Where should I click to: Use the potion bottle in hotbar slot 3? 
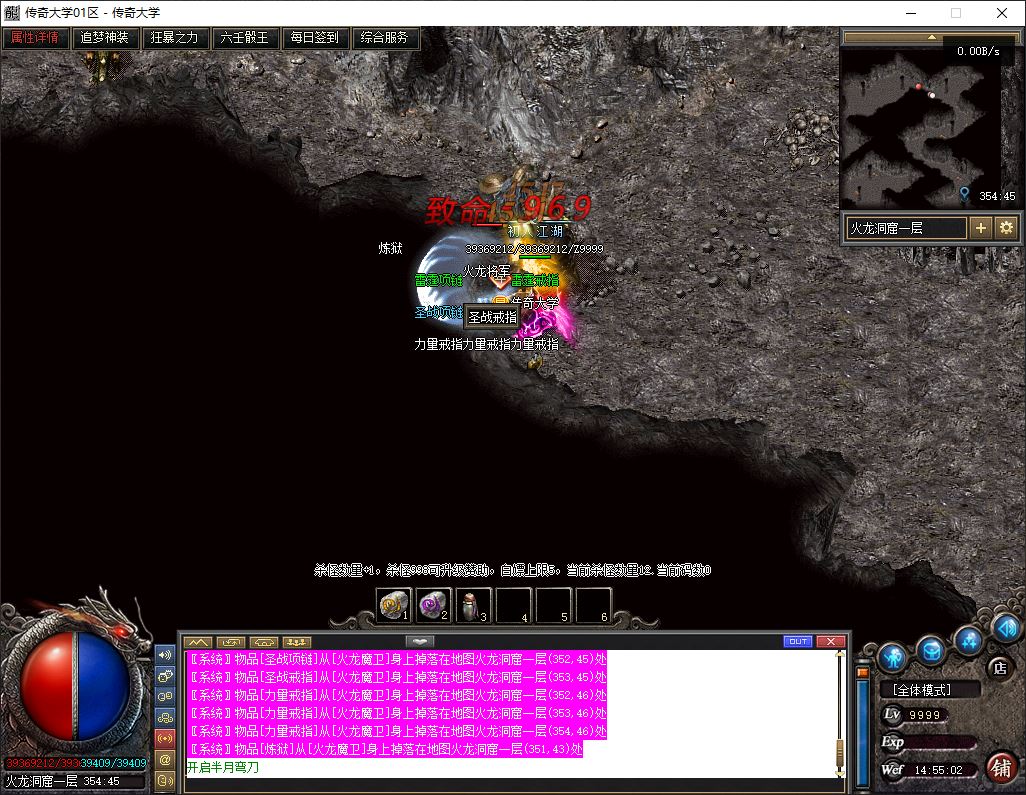coord(473,605)
